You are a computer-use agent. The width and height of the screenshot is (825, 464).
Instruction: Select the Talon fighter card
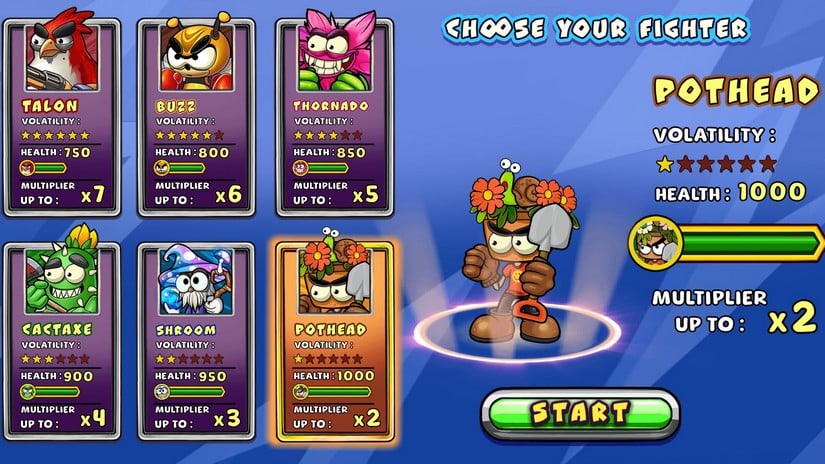62,115
